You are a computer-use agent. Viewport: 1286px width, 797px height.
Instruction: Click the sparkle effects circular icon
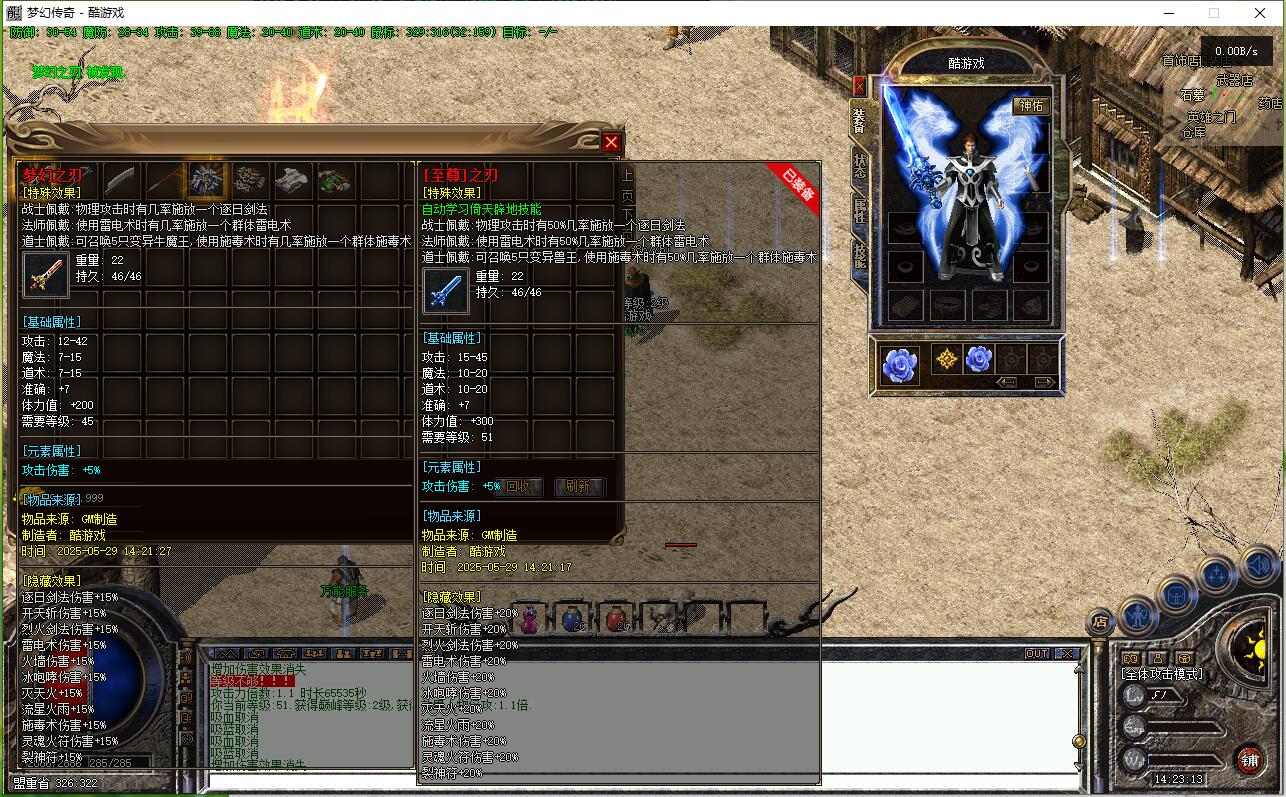[x=1214, y=576]
